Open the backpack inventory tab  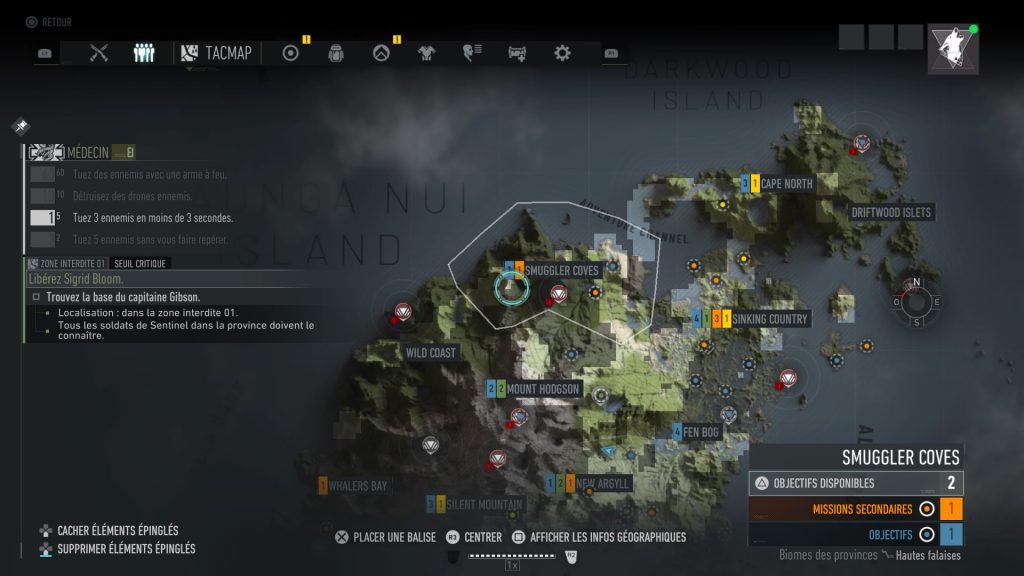click(x=337, y=53)
